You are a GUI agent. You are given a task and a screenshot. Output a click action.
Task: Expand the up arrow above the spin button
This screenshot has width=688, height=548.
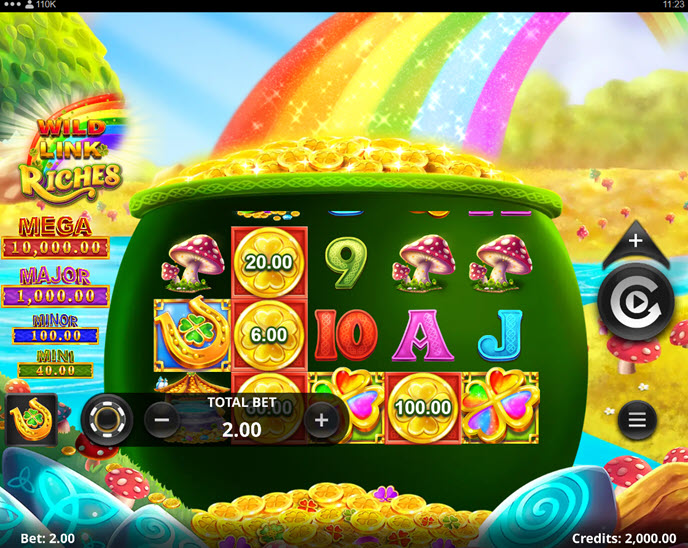pos(636,241)
